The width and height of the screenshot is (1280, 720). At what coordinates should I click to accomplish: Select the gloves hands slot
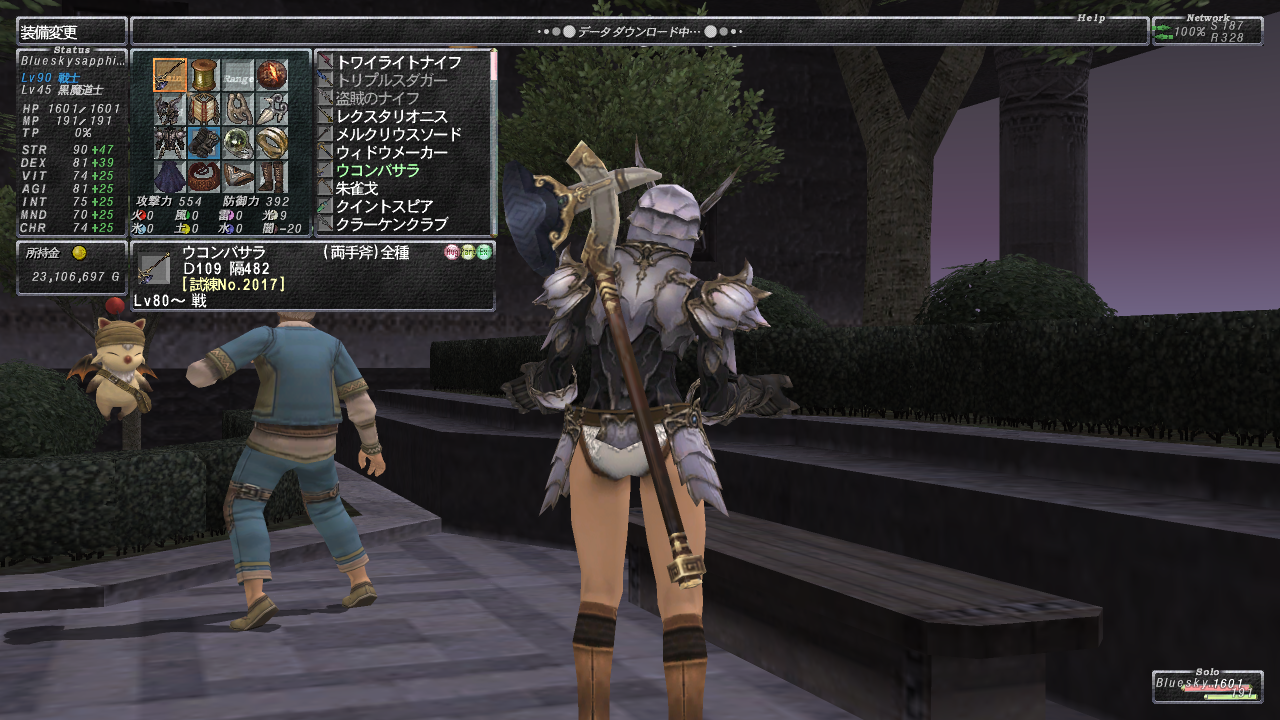(x=203, y=143)
